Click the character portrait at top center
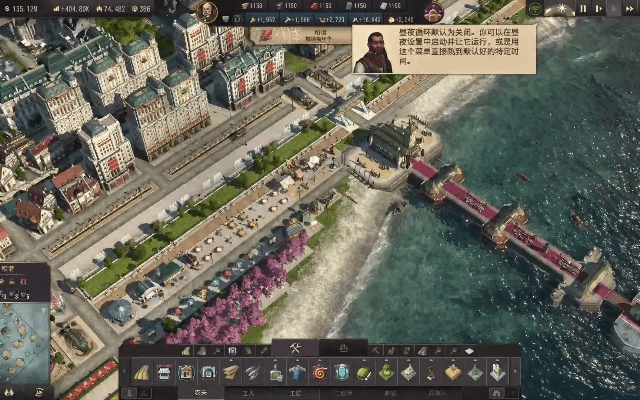 207,12
